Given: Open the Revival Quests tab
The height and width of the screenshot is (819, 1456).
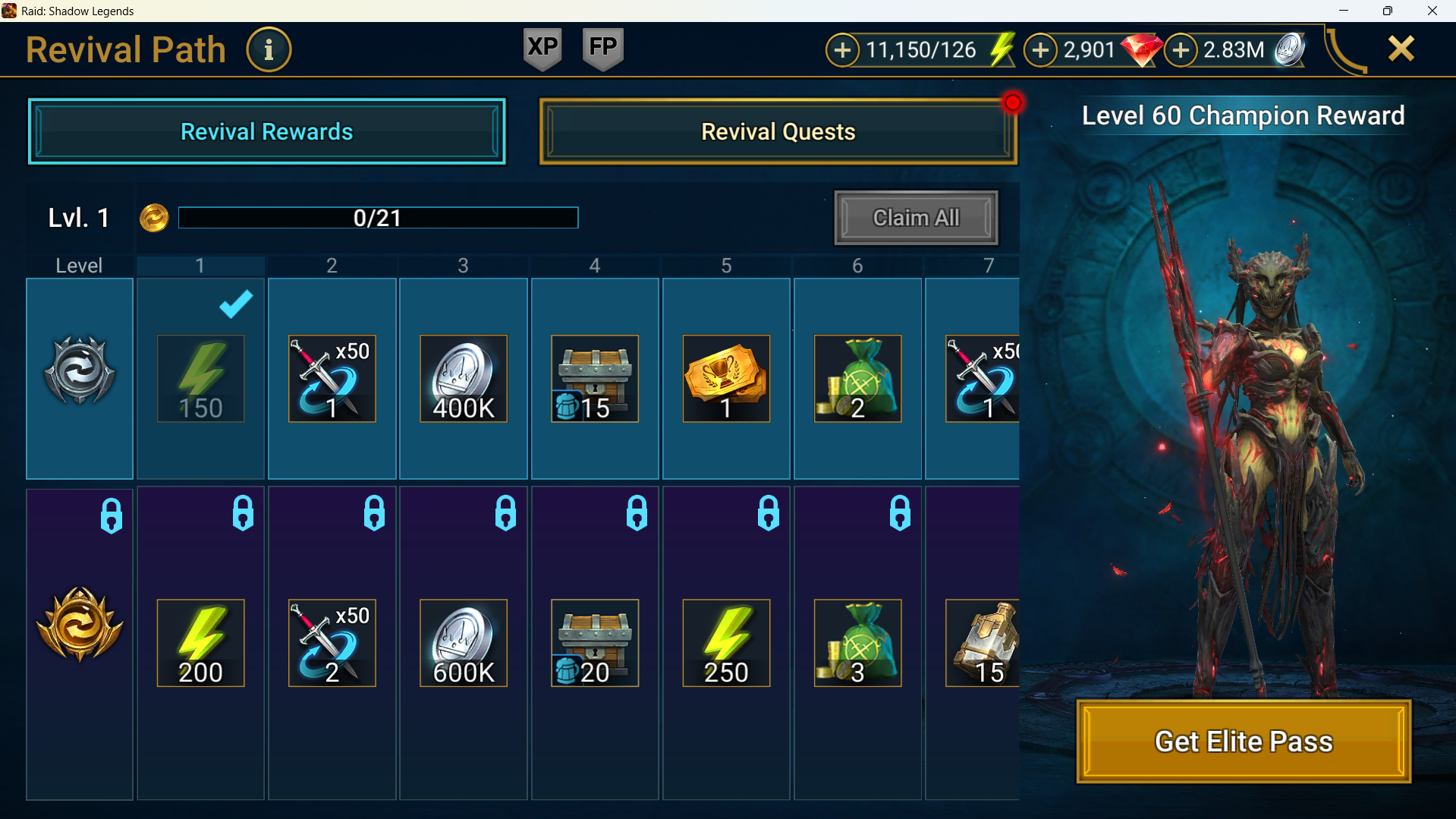Looking at the screenshot, I should point(778,131).
